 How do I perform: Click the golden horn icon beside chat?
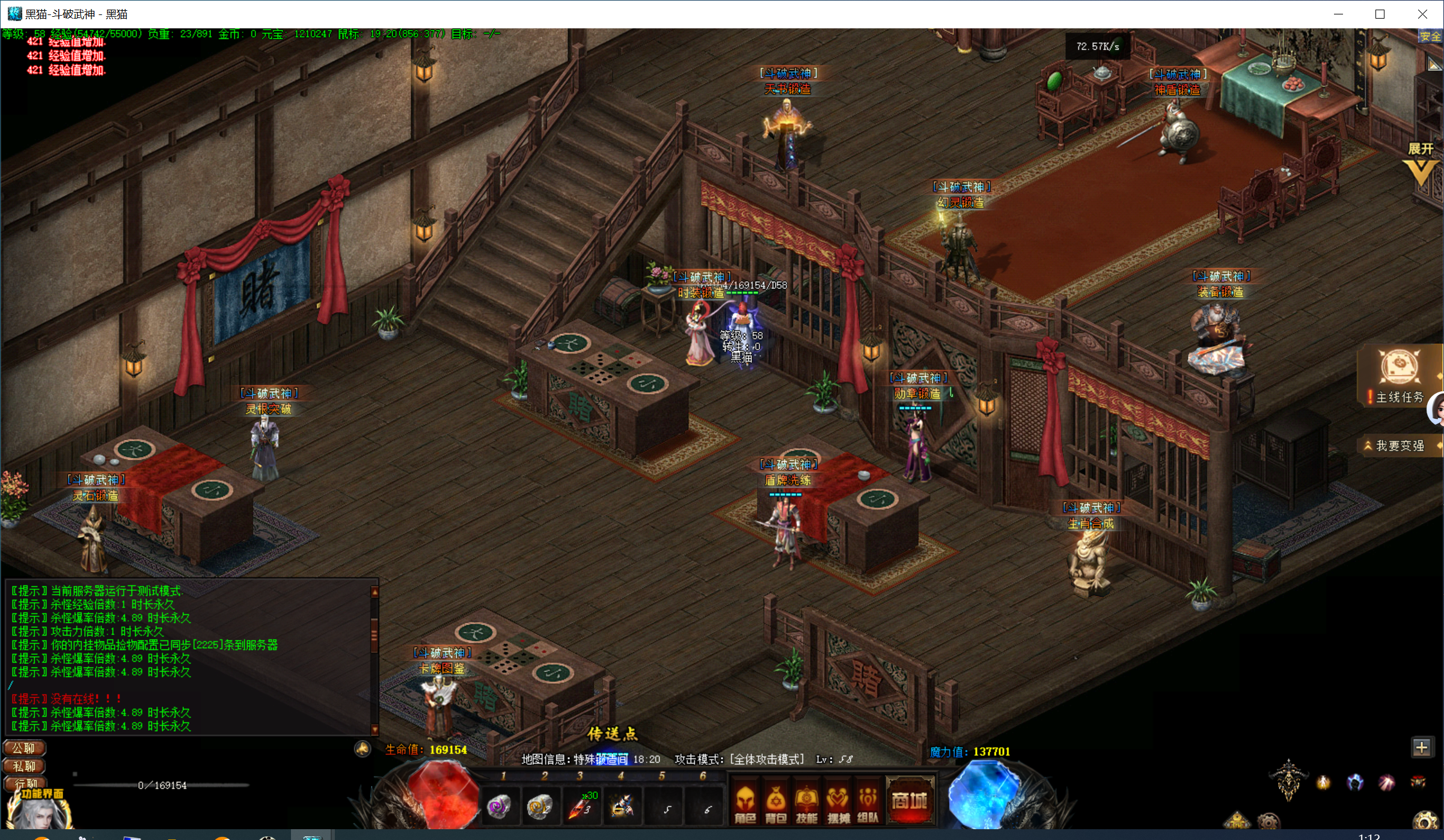pos(363,749)
